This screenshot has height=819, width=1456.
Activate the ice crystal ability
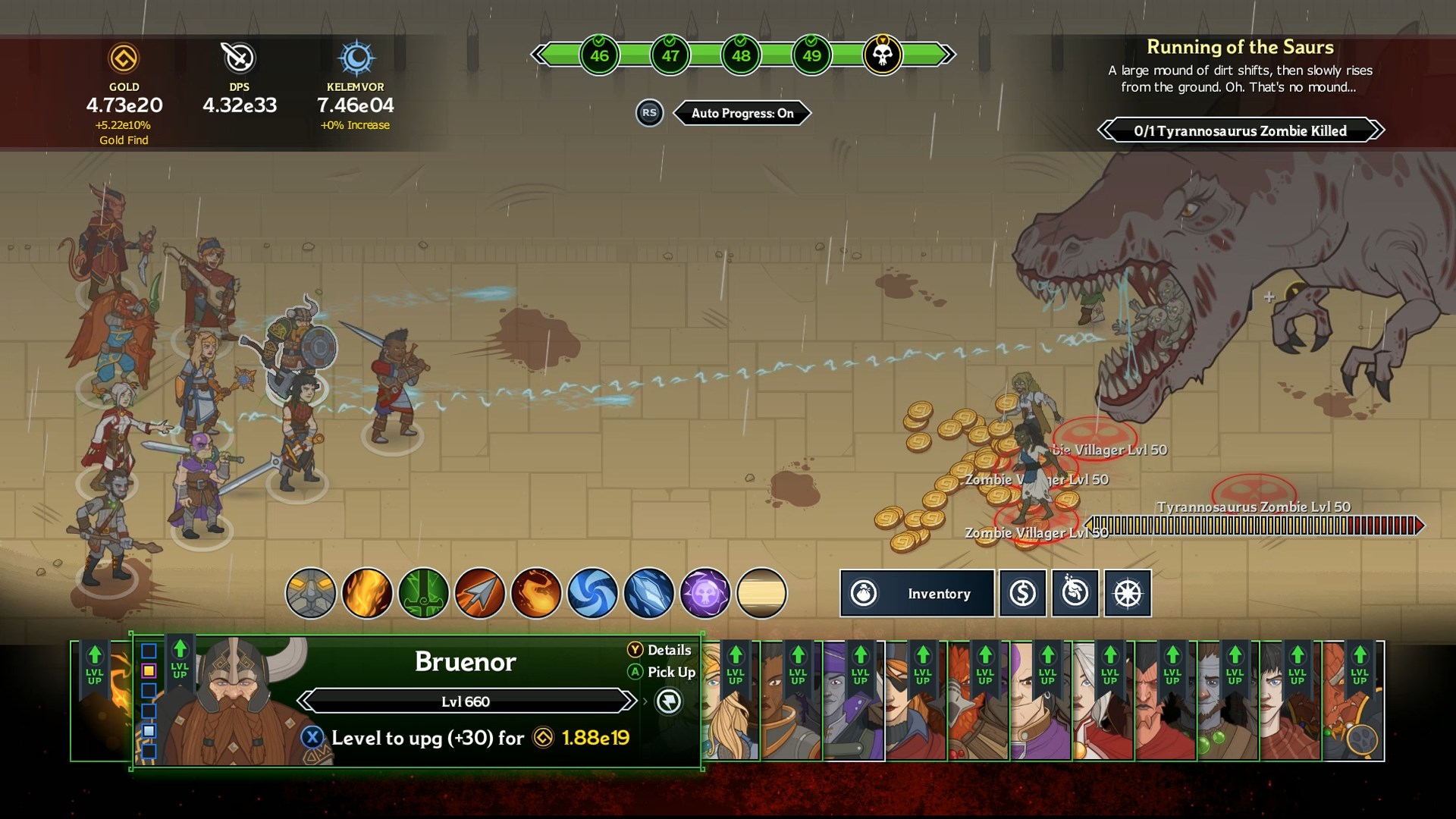coord(649,593)
